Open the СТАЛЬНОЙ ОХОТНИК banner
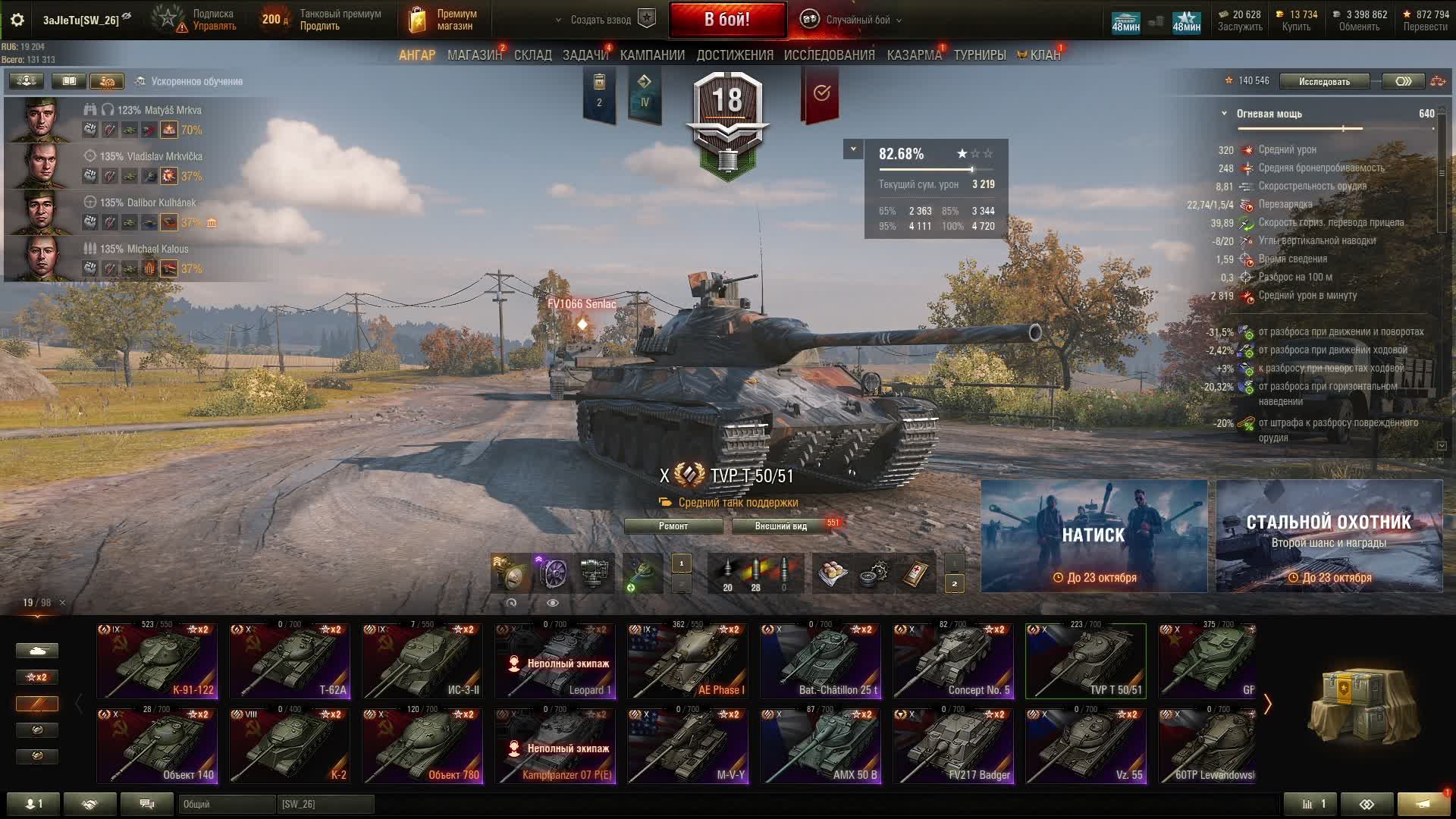 [x=1329, y=535]
